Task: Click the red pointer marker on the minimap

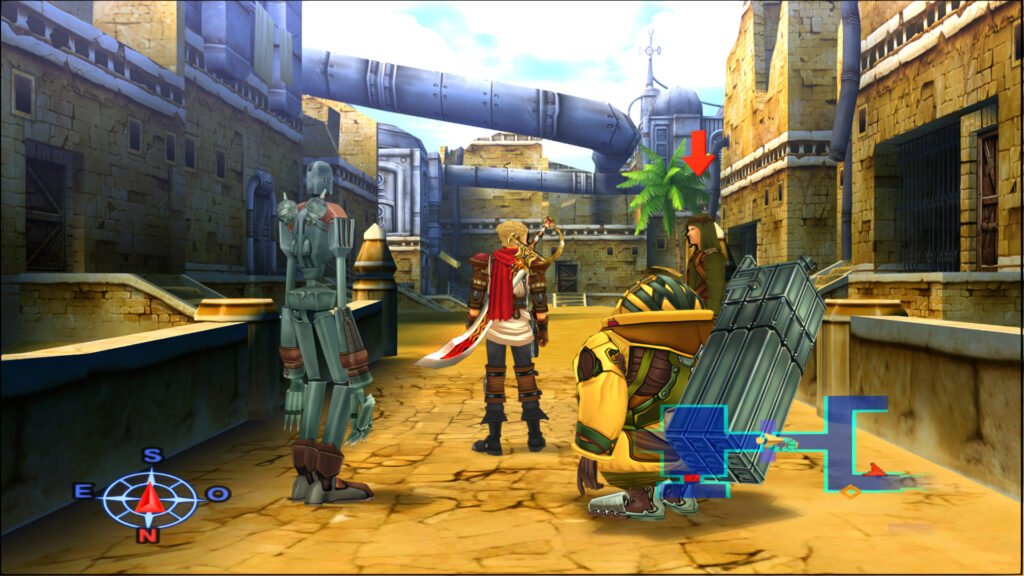Action: pos(876,469)
